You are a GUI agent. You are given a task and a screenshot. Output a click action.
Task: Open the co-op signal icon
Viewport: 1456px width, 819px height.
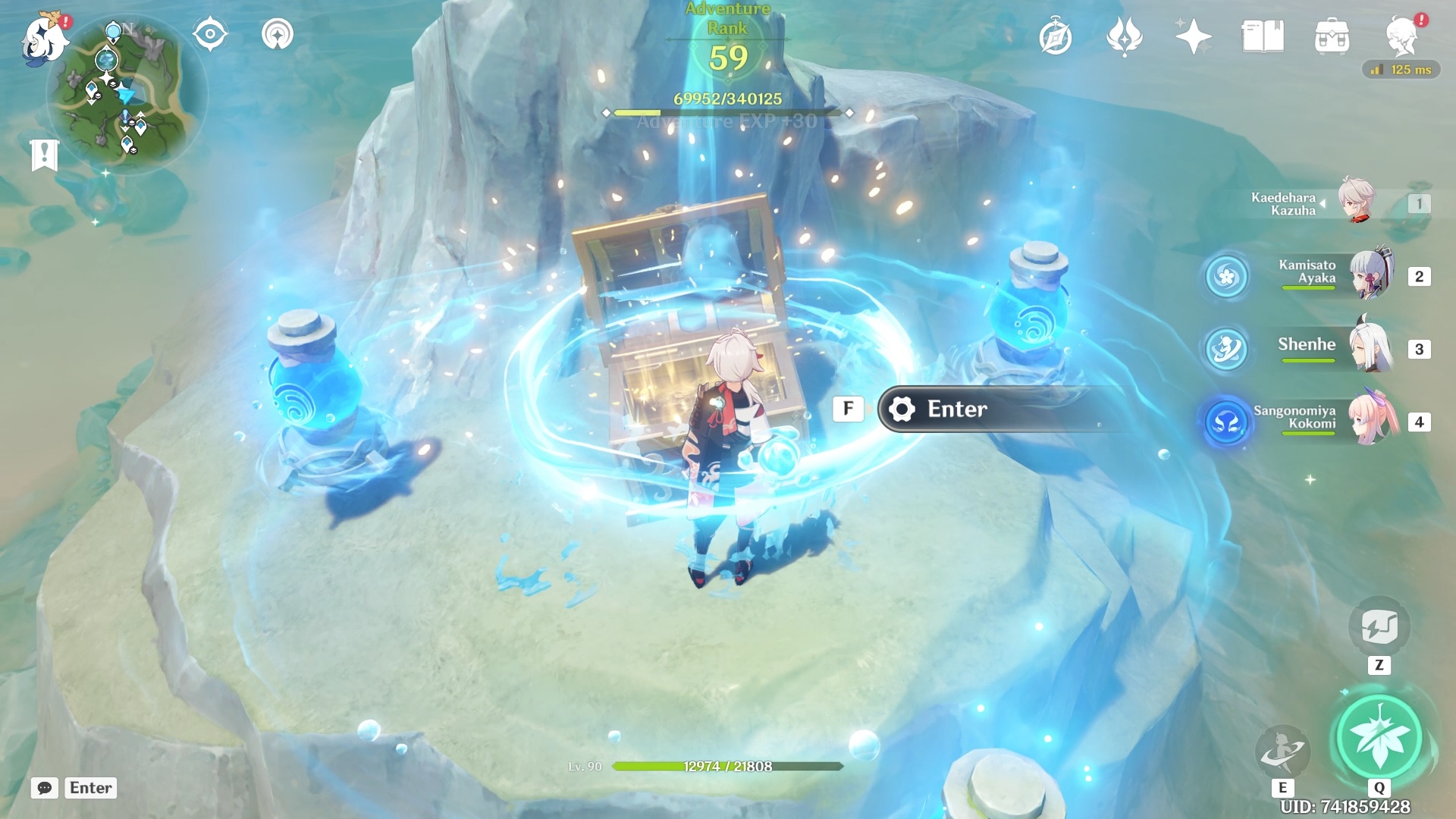click(277, 35)
